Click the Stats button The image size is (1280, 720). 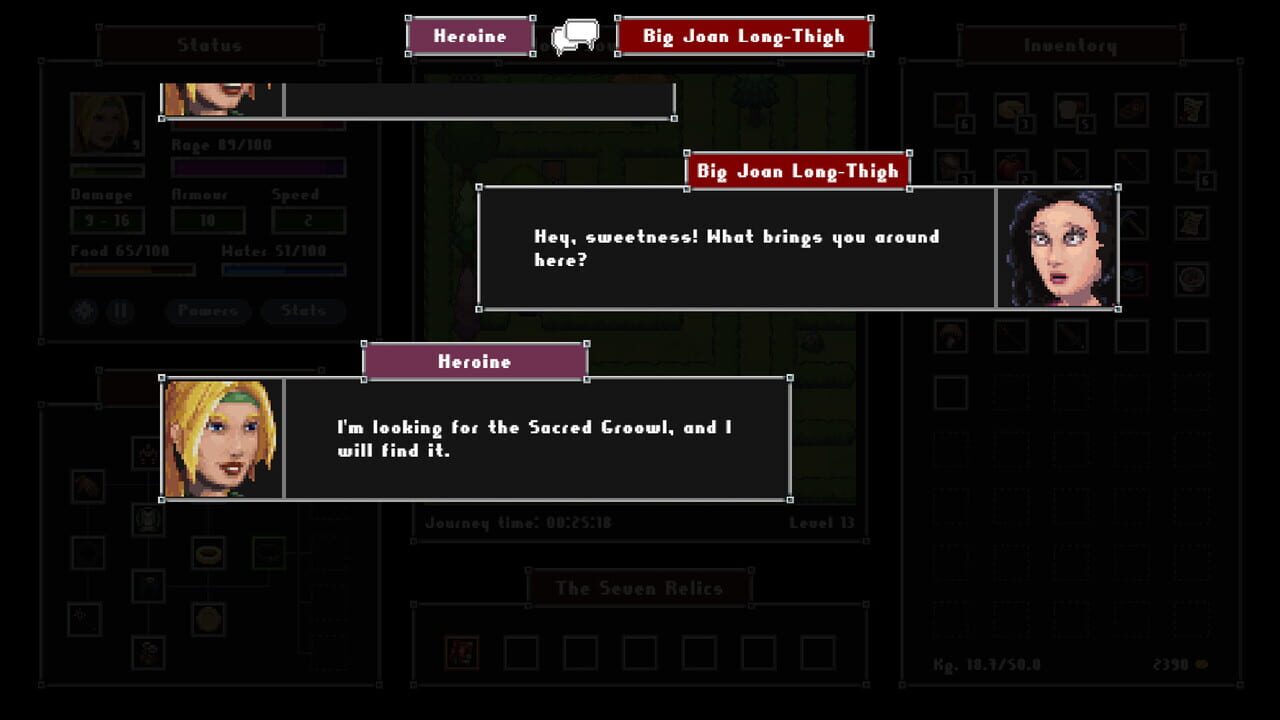(303, 311)
